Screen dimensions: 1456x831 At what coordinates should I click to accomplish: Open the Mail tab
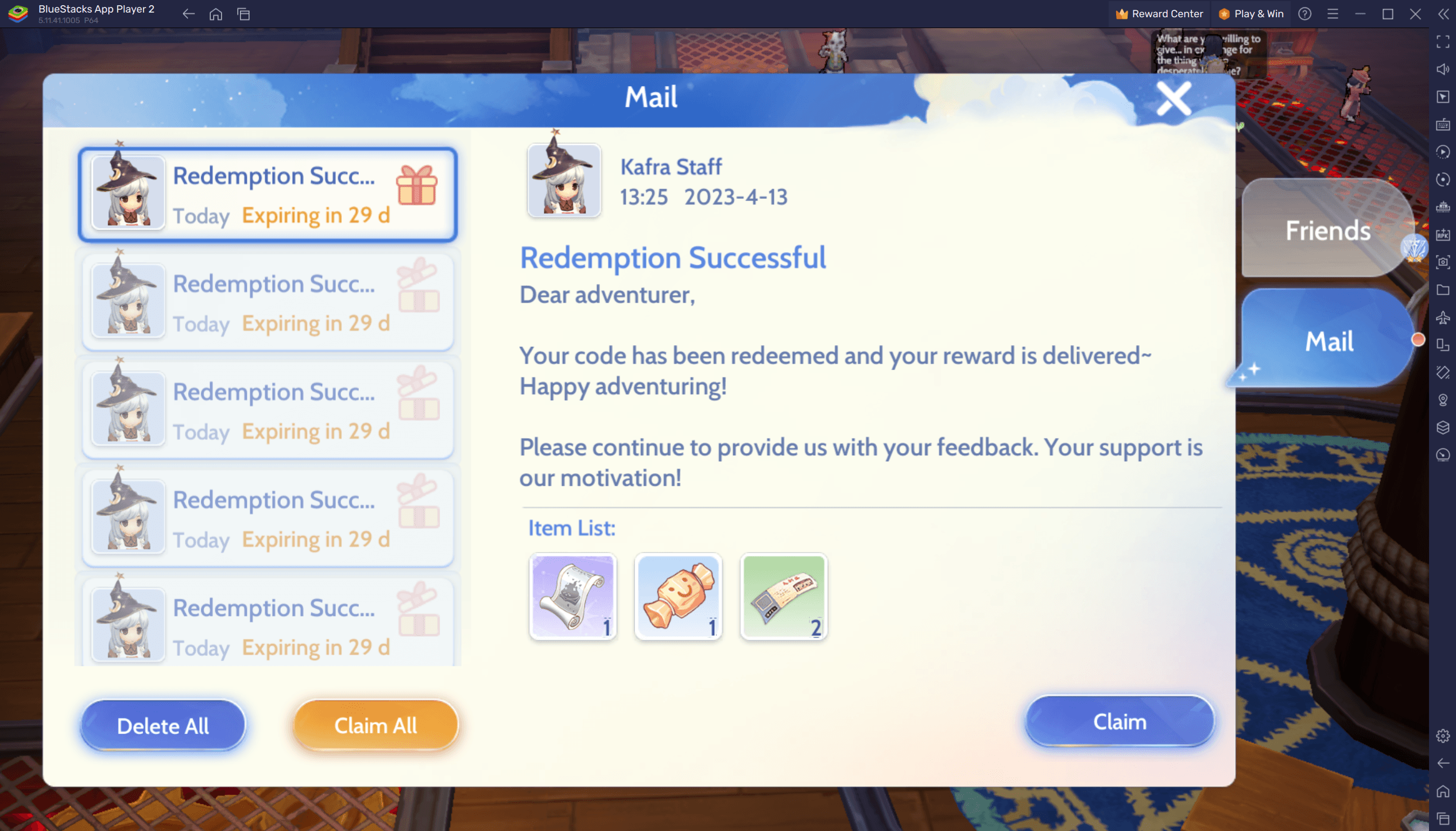pyautogui.click(x=1329, y=341)
